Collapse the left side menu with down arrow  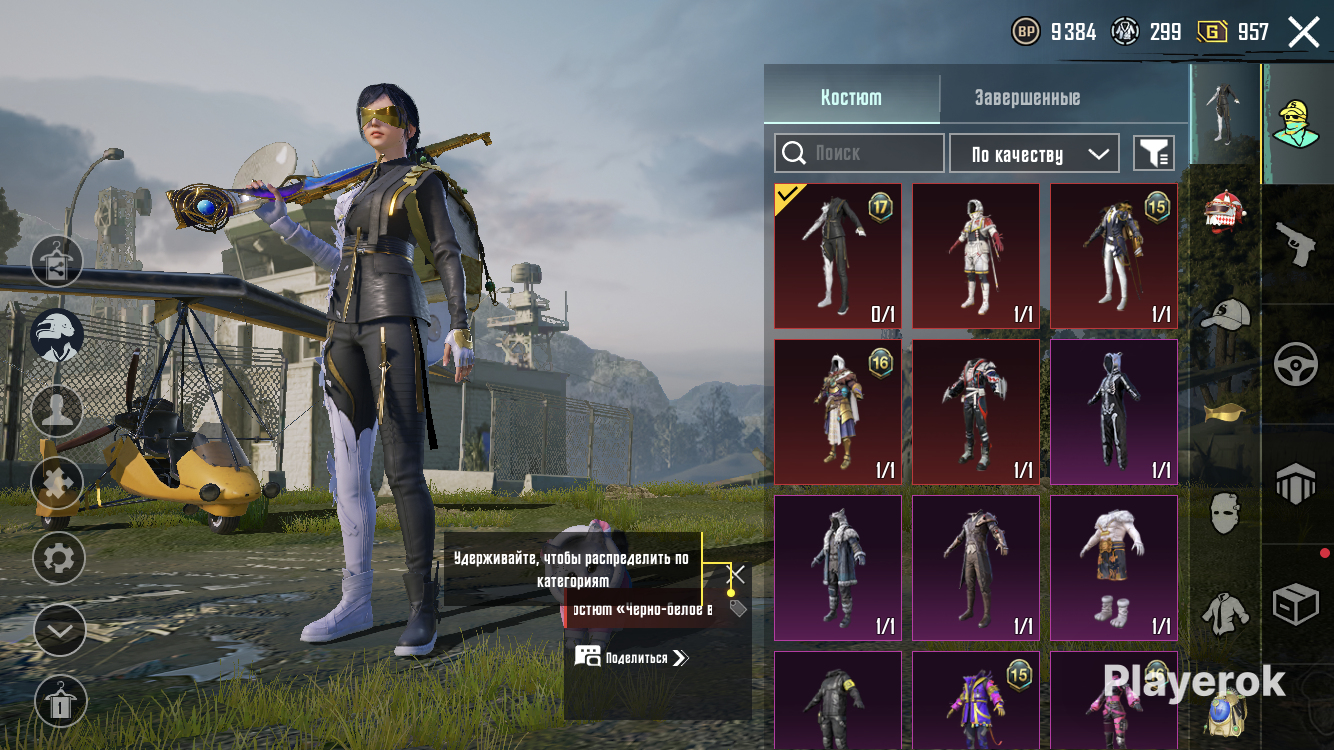pyautogui.click(x=58, y=631)
